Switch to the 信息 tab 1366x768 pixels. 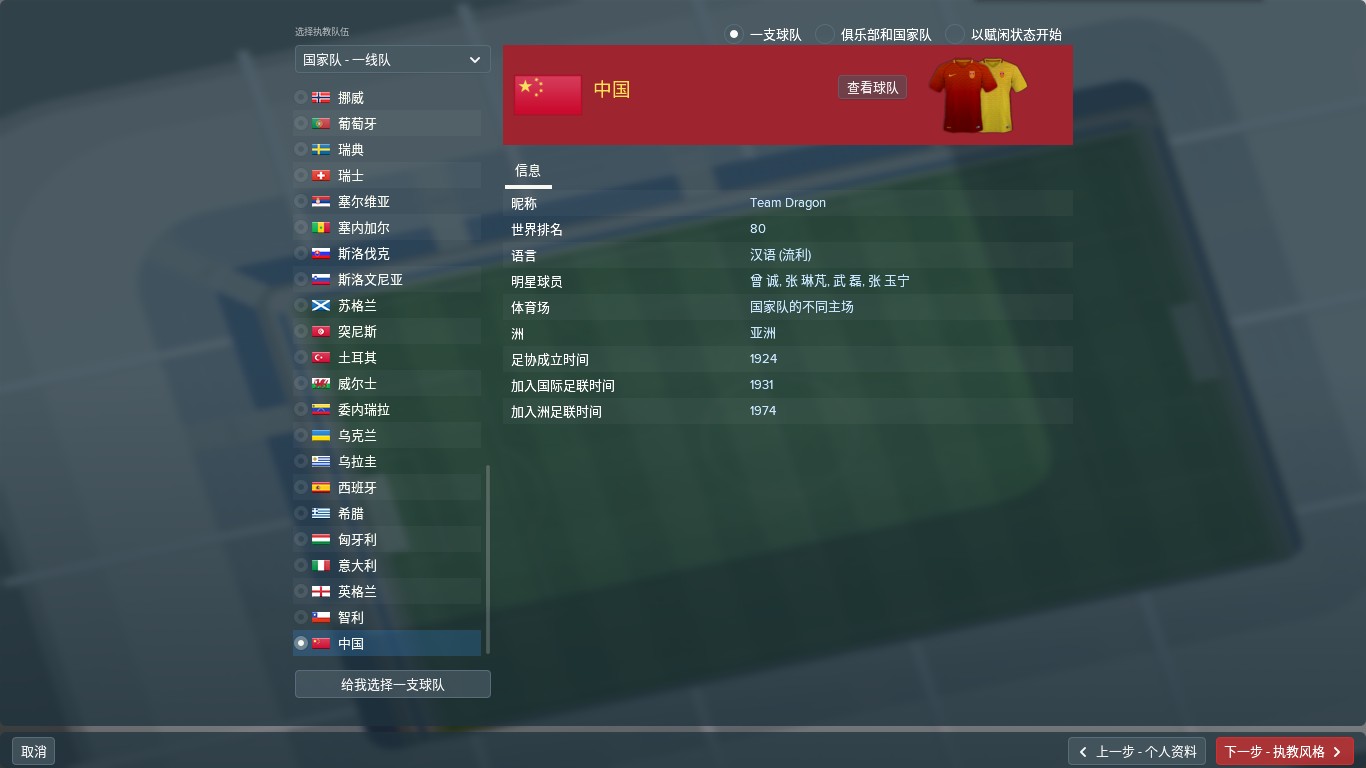[528, 171]
